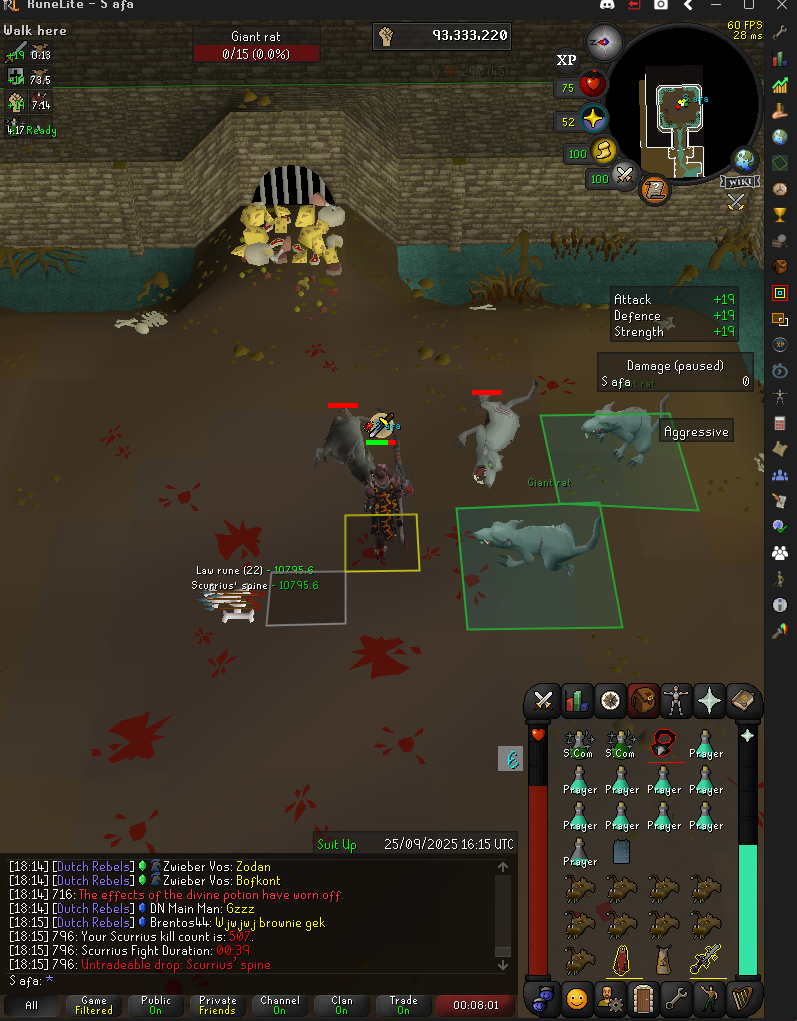Toggle the Clan chat filter

point(342,1005)
